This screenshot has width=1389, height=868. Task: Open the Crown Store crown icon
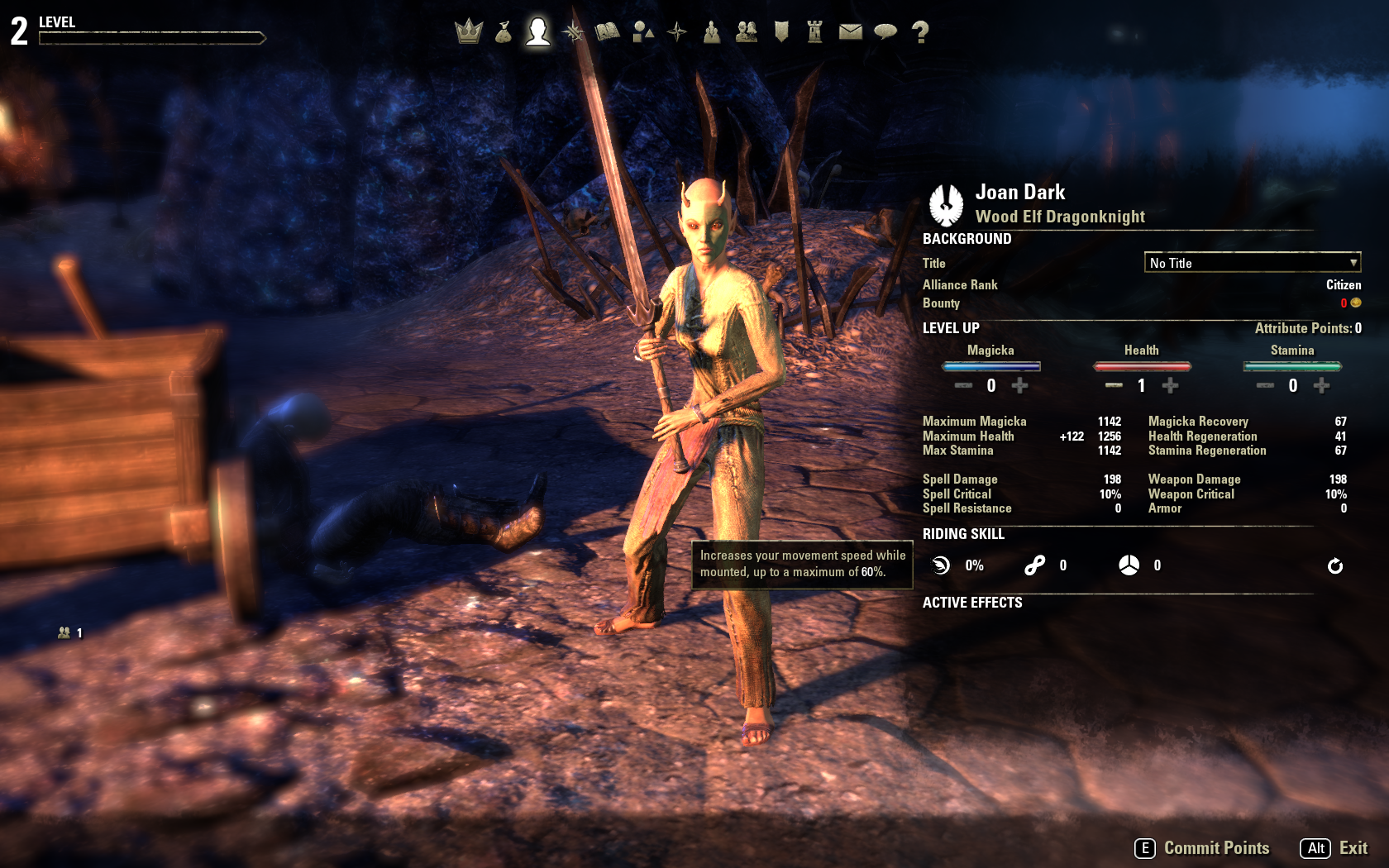click(469, 31)
